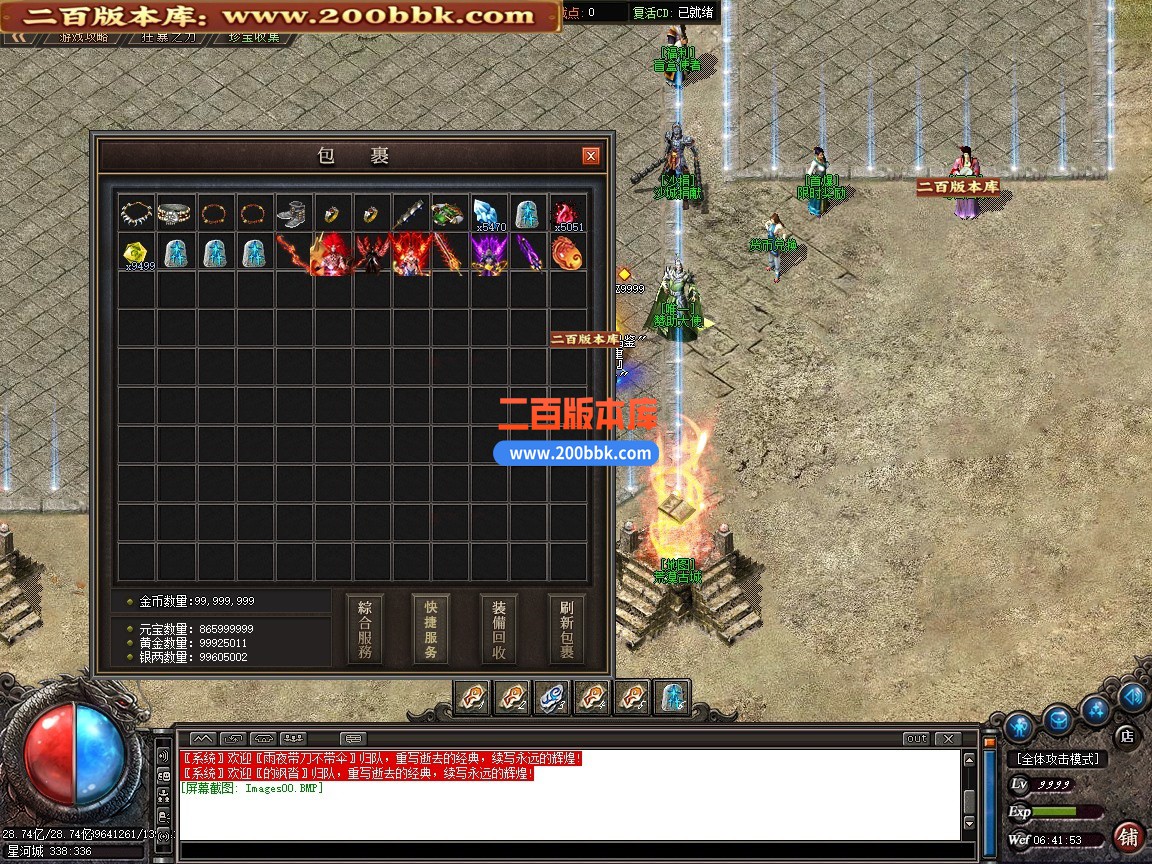Close the 包裹 inventory window

coord(591,156)
